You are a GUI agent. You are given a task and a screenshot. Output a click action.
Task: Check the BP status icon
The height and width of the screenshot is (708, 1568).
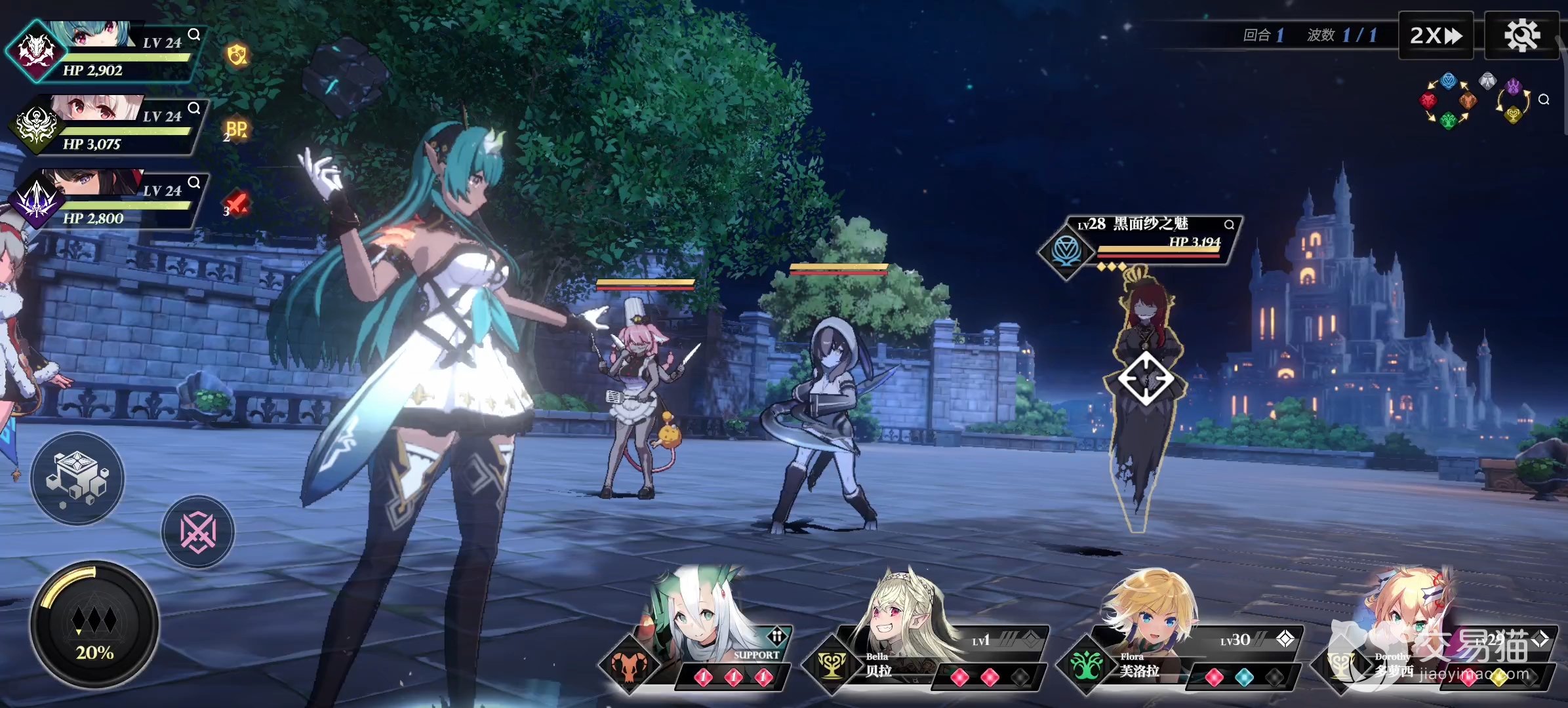point(236,130)
